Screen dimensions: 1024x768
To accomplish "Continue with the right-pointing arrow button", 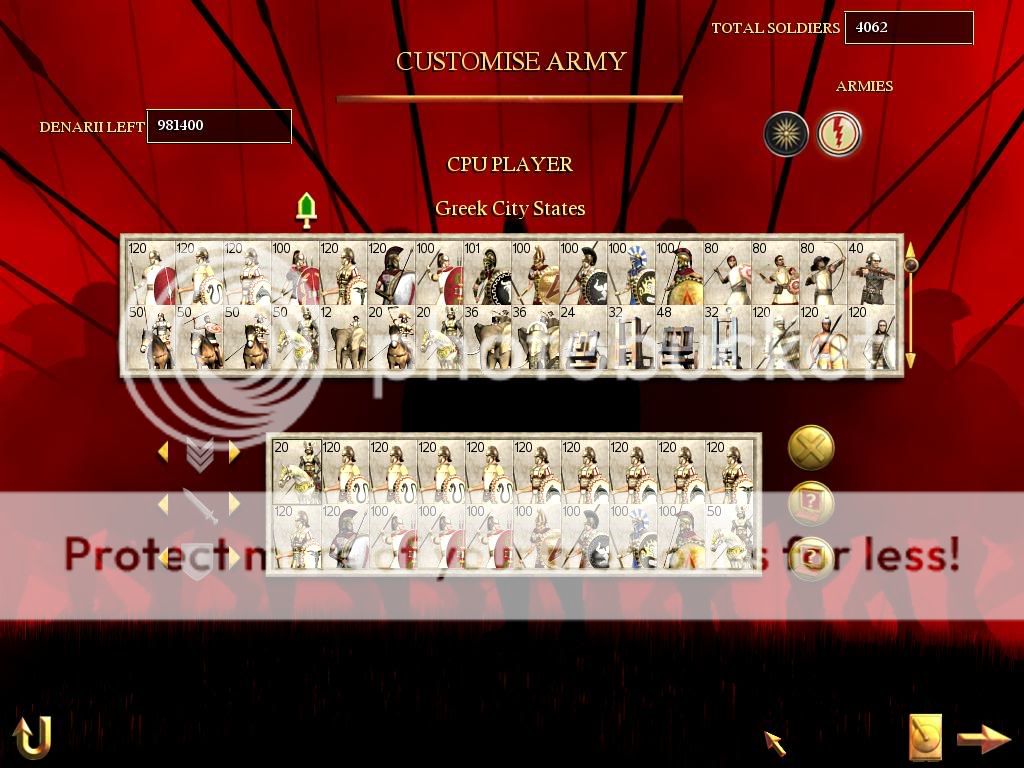I will click(984, 739).
